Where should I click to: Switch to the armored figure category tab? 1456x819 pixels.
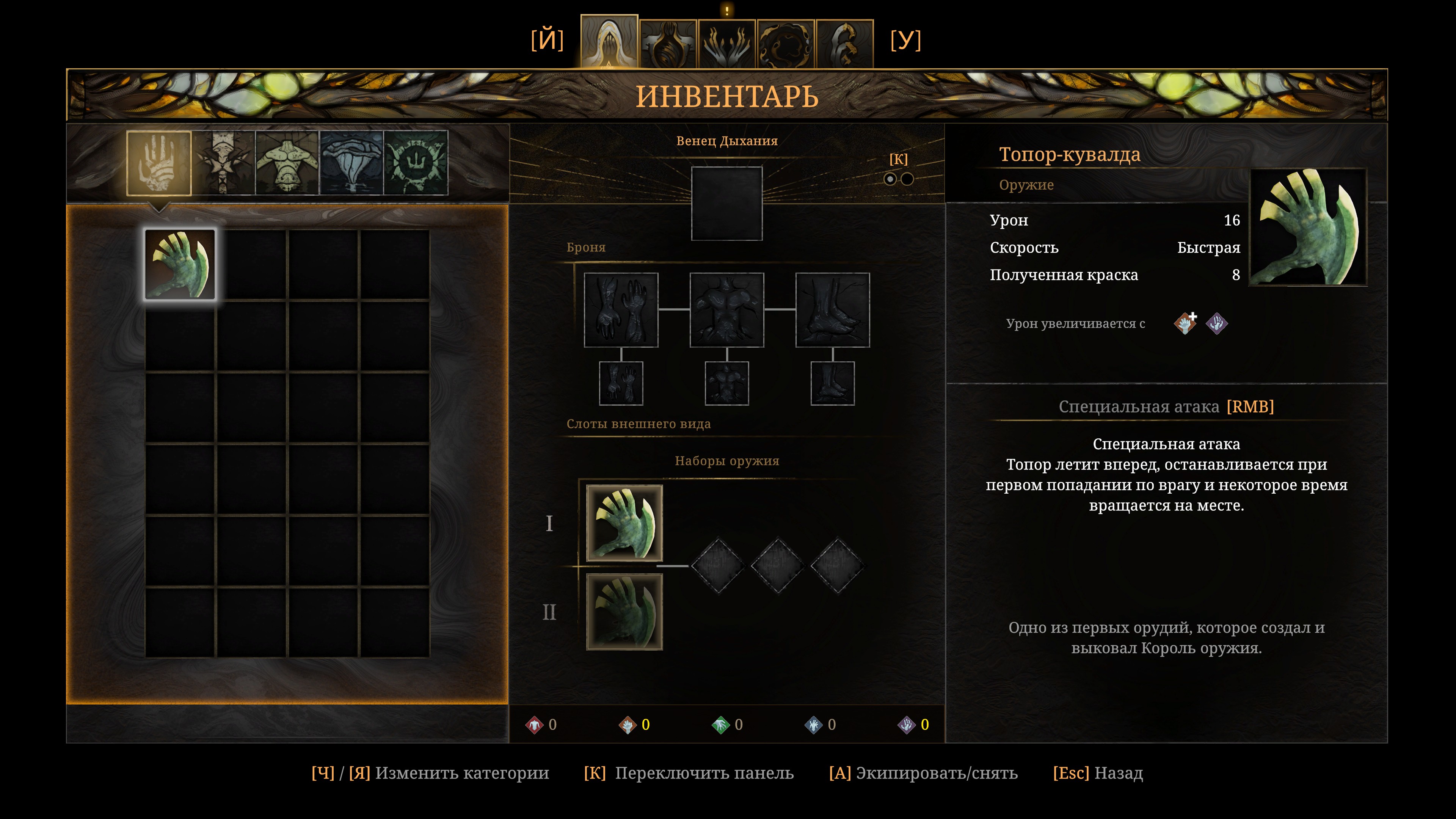tap(224, 163)
